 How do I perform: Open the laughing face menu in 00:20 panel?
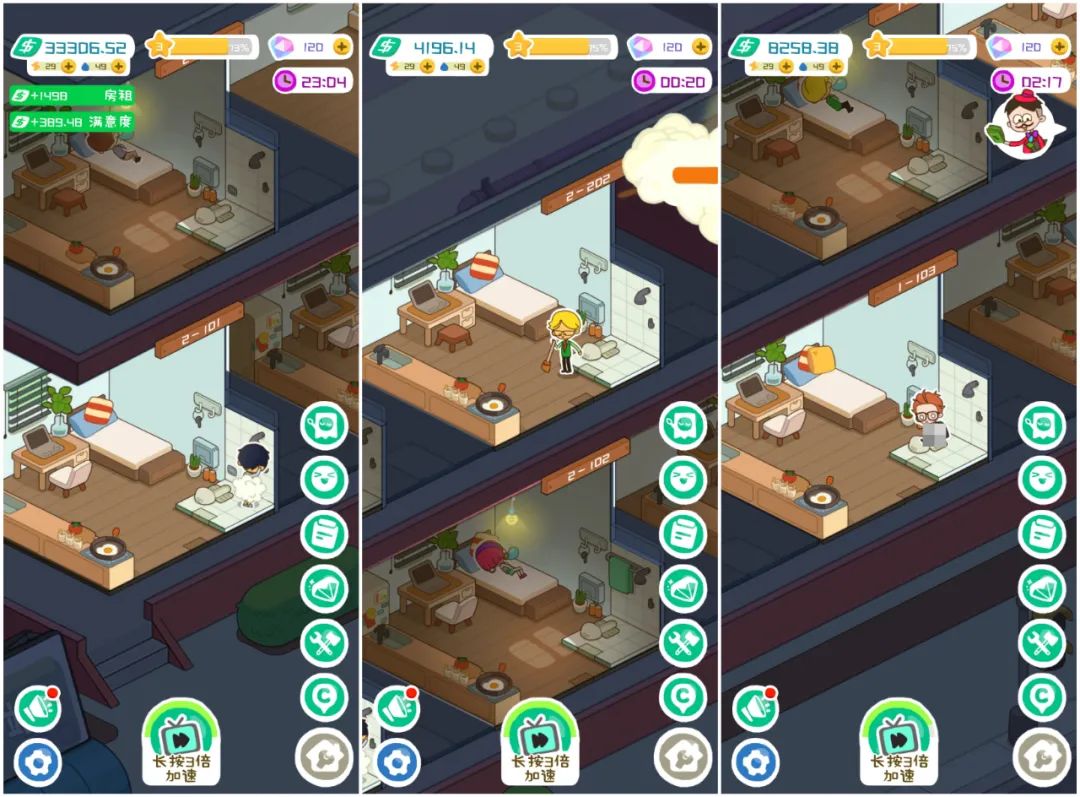684,480
